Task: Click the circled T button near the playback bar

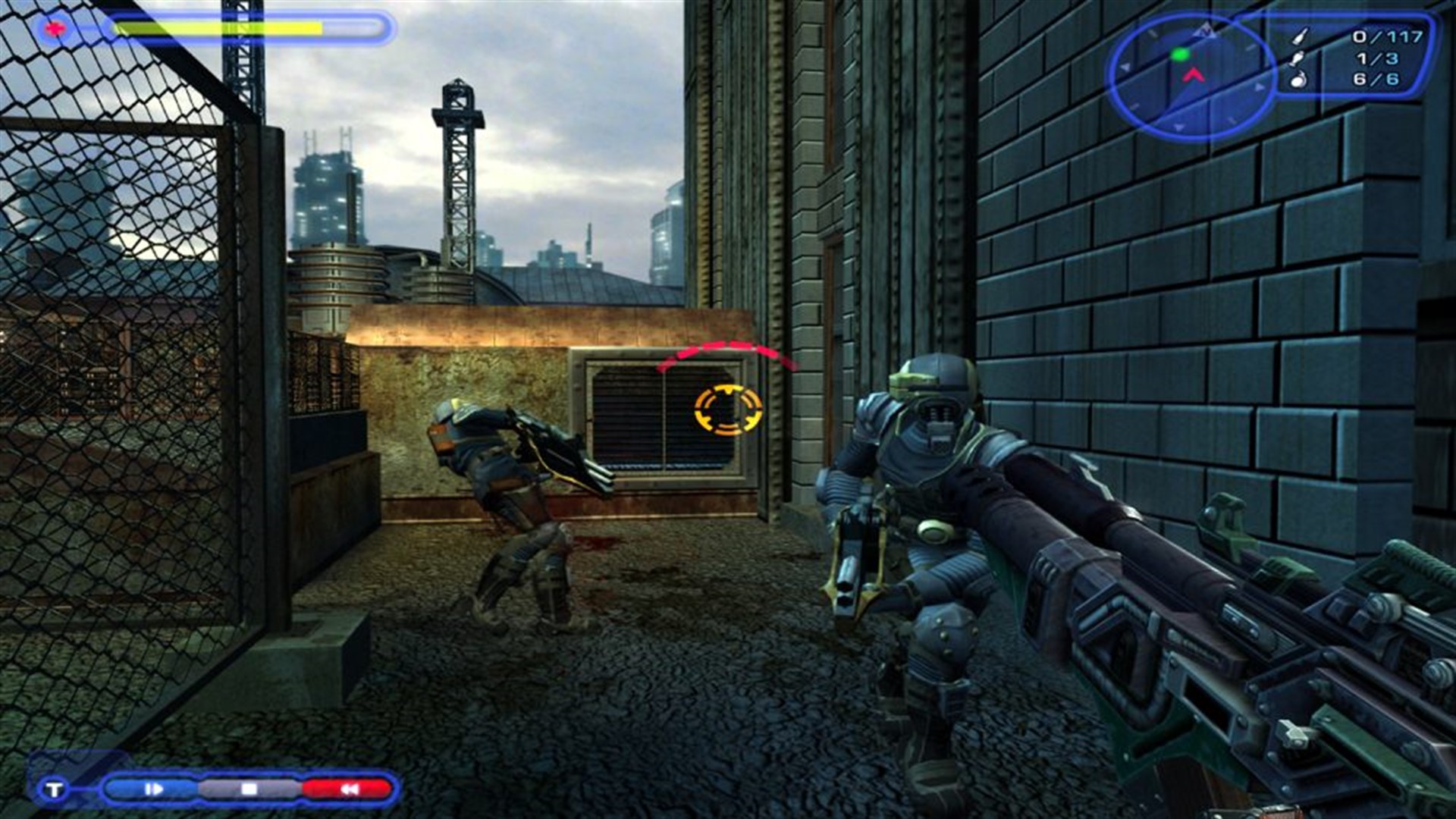Action: 53,789
